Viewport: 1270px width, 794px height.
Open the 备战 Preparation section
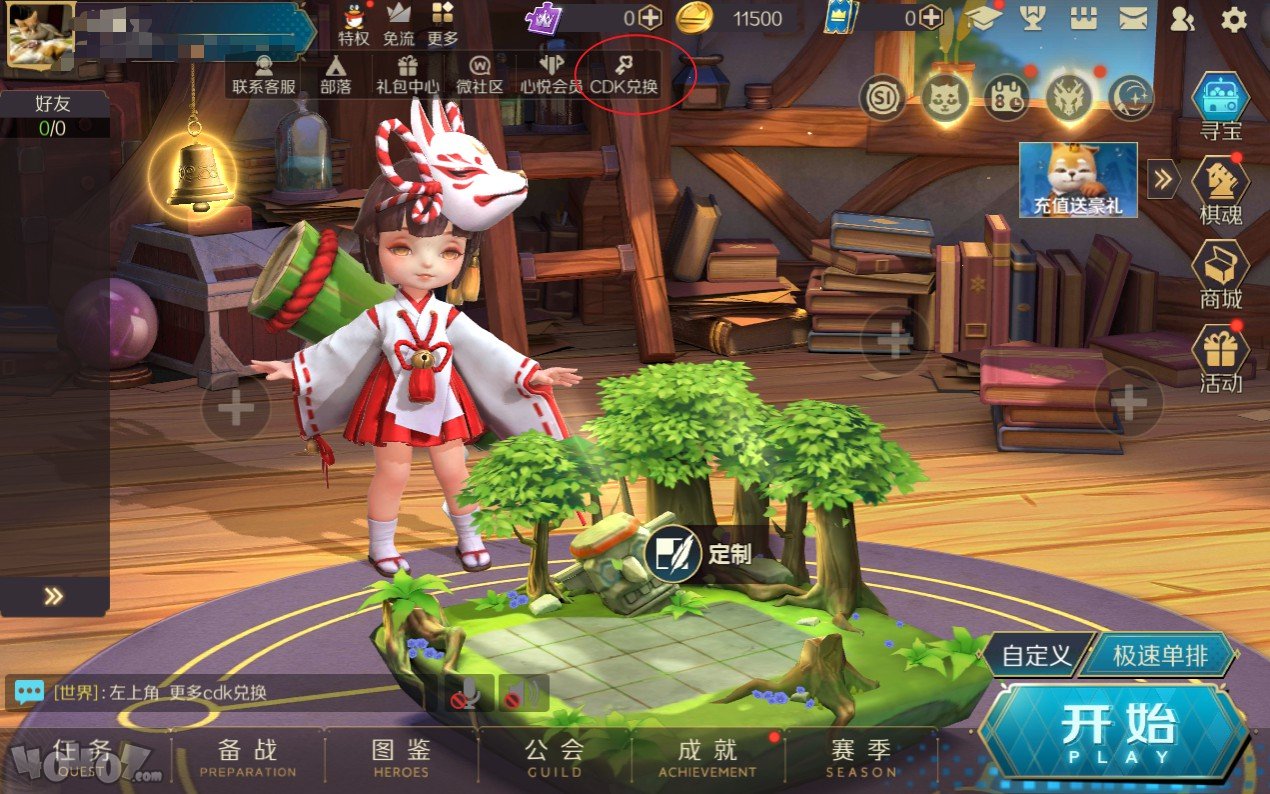coord(248,757)
